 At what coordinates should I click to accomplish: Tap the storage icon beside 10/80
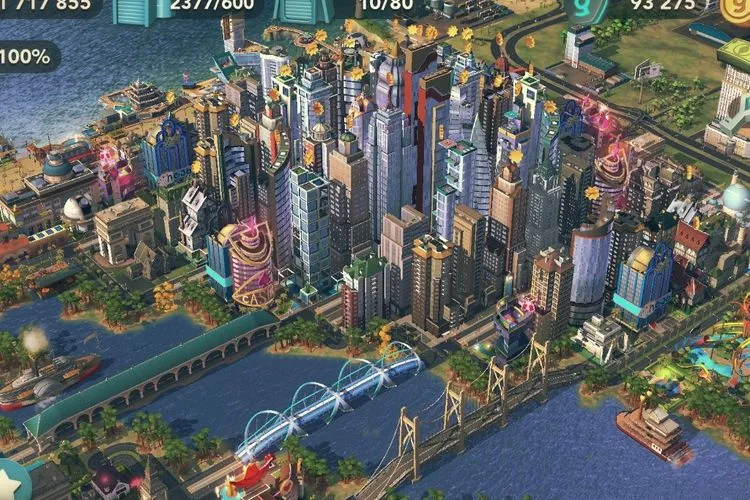pyautogui.click(x=304, y=10)
